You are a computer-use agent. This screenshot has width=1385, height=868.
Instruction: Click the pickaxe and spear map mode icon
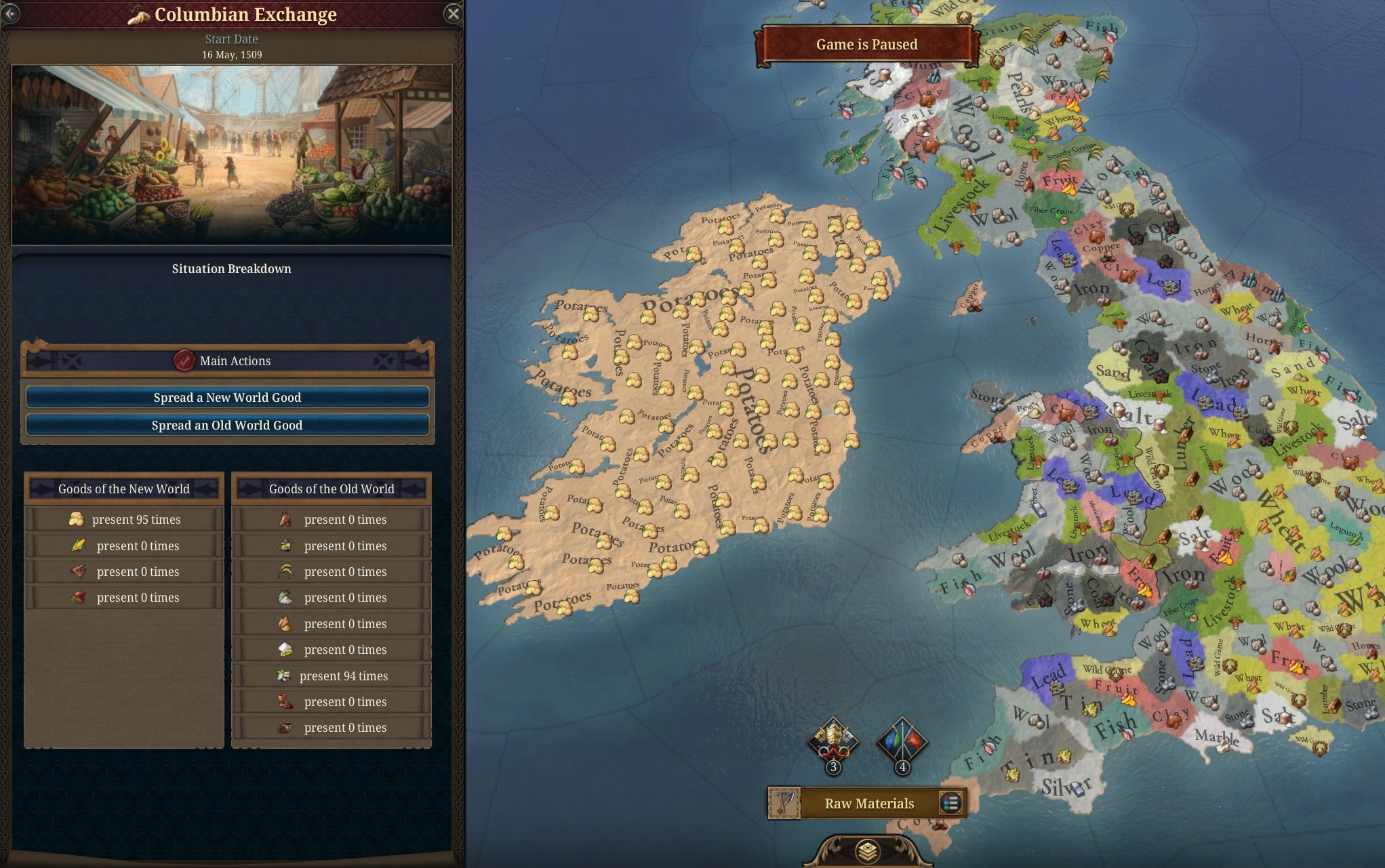[x=784, y=804]
